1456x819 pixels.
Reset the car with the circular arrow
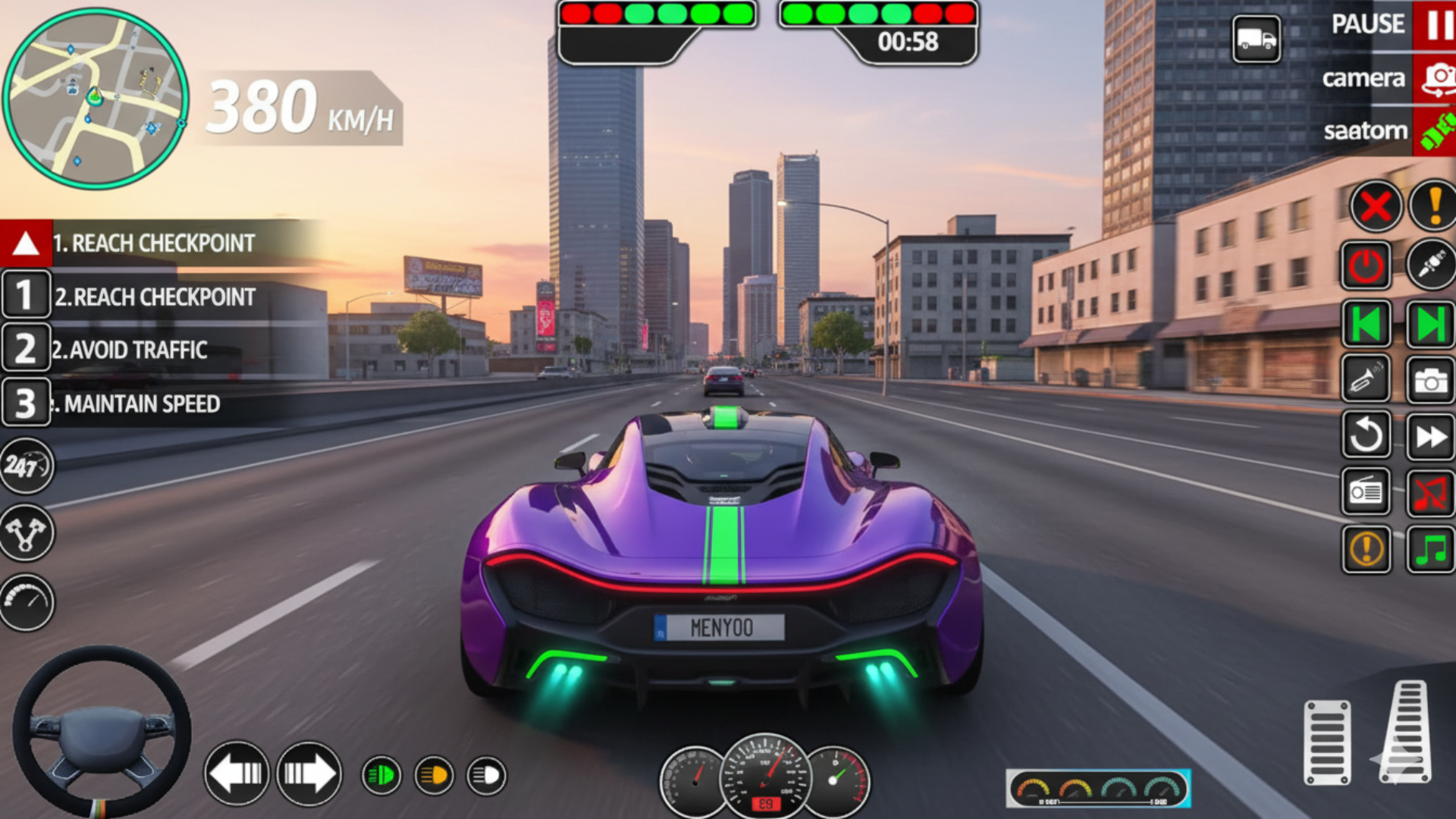1366,435
